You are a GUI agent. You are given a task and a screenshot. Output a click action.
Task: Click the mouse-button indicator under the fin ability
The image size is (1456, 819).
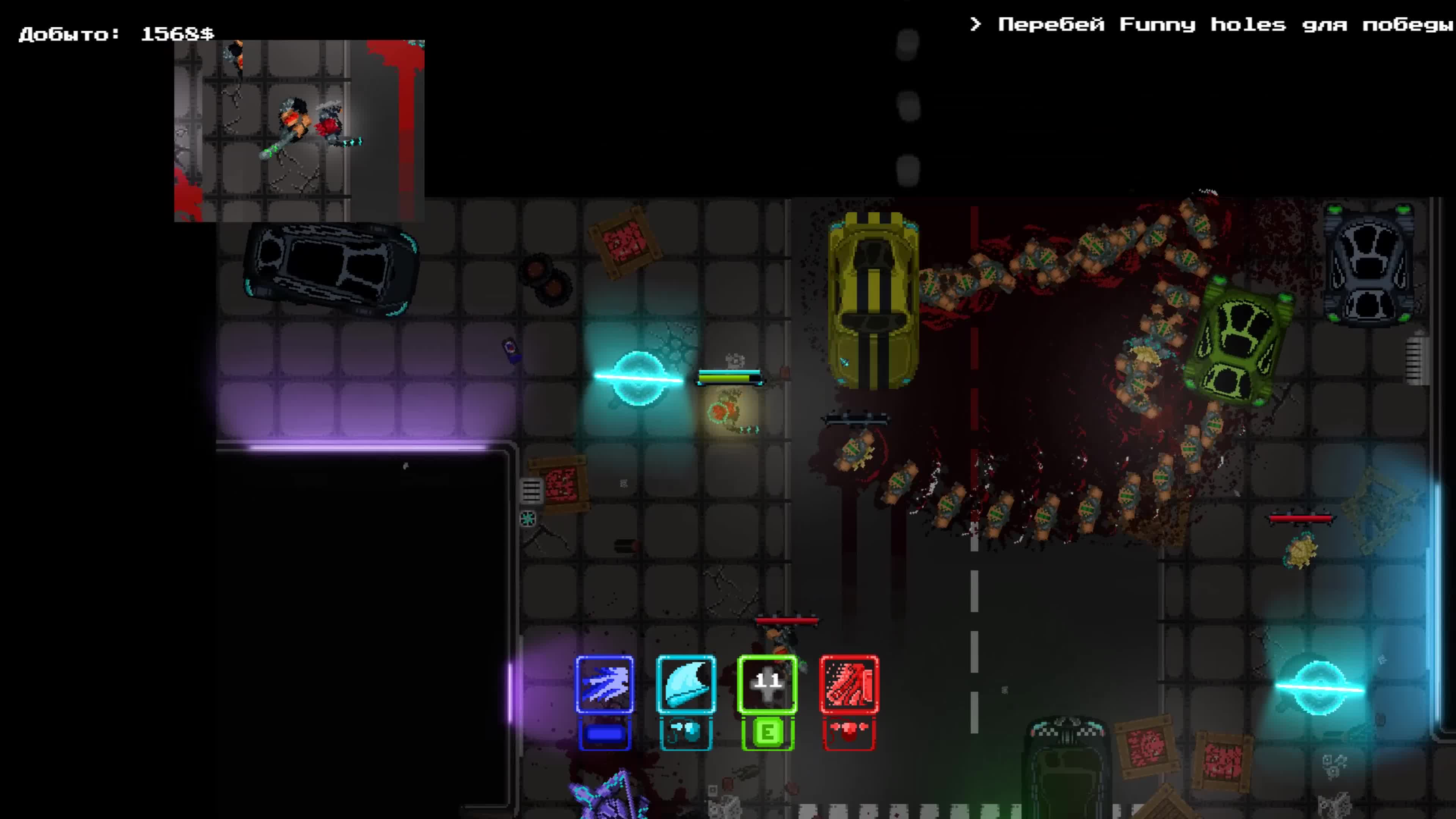click(684, 732)
